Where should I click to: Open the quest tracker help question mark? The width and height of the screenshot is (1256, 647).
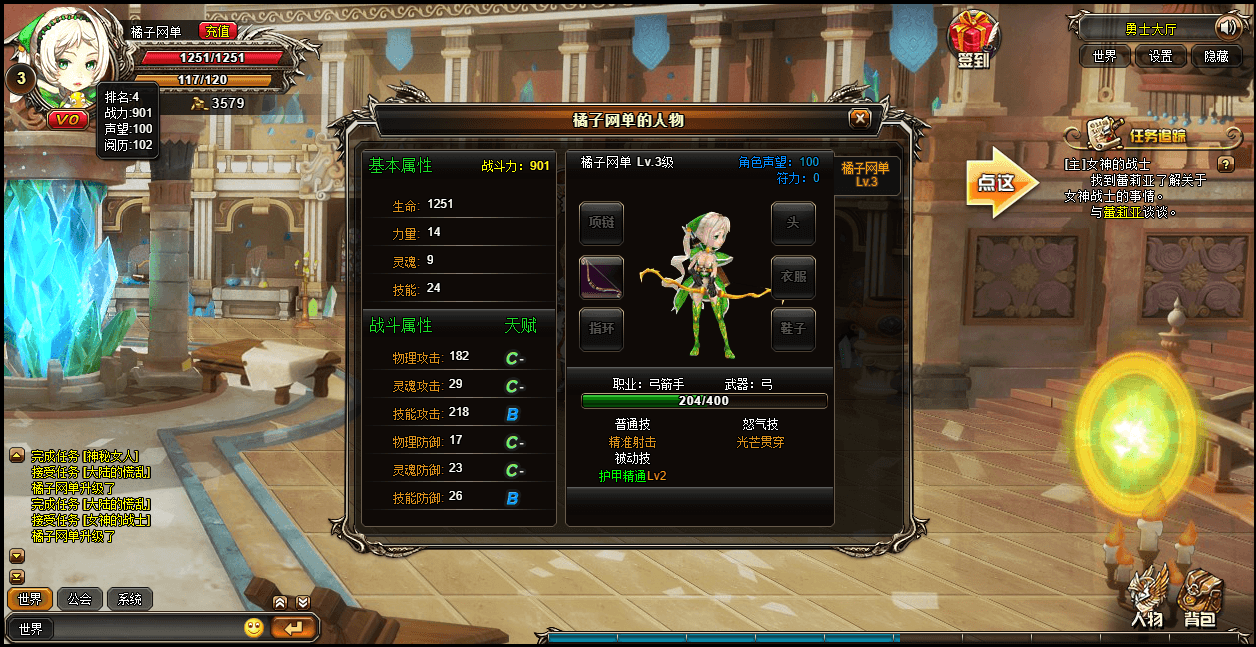1226,164
